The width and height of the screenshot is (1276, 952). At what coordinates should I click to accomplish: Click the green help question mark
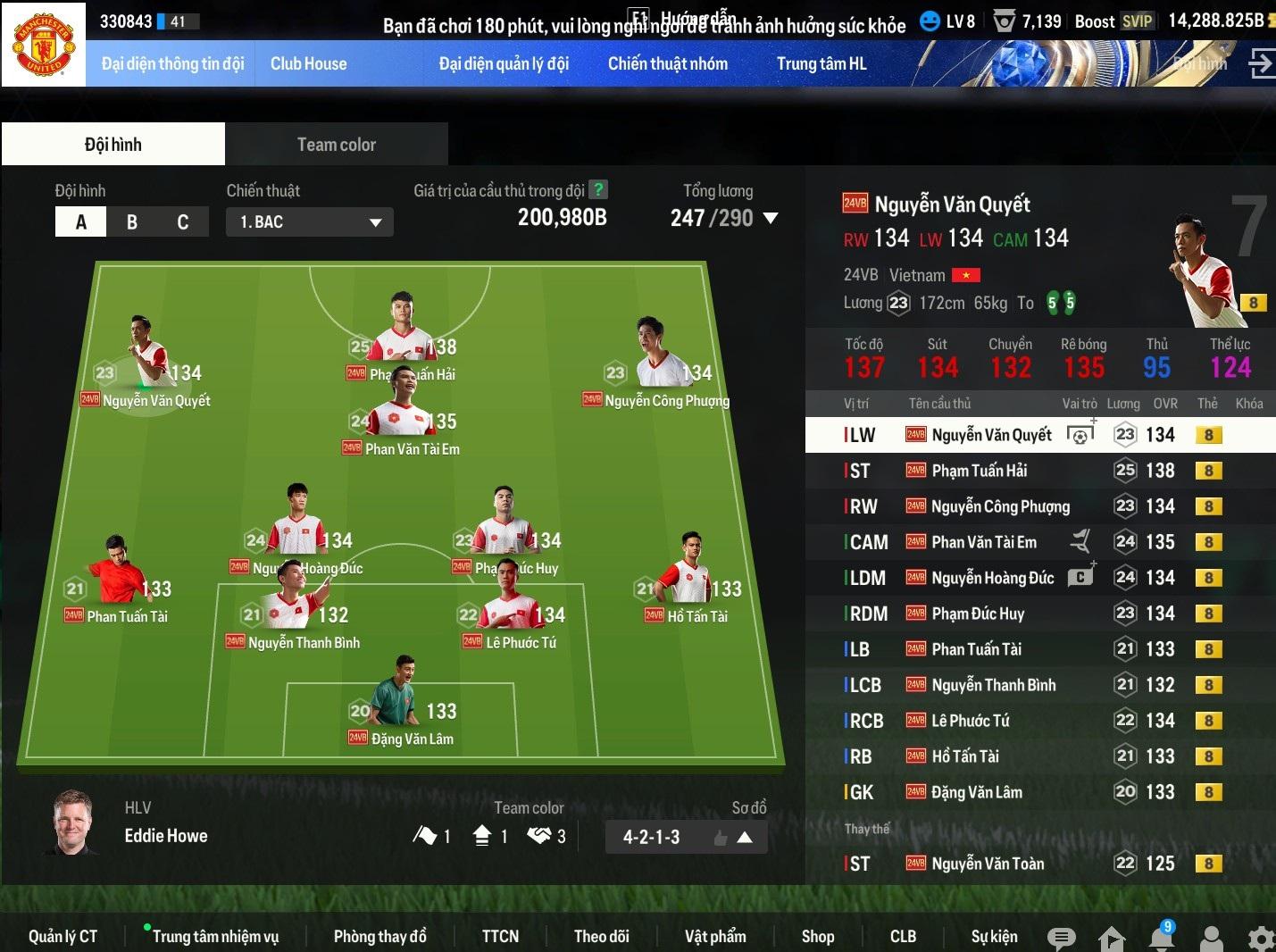point(598,189)
